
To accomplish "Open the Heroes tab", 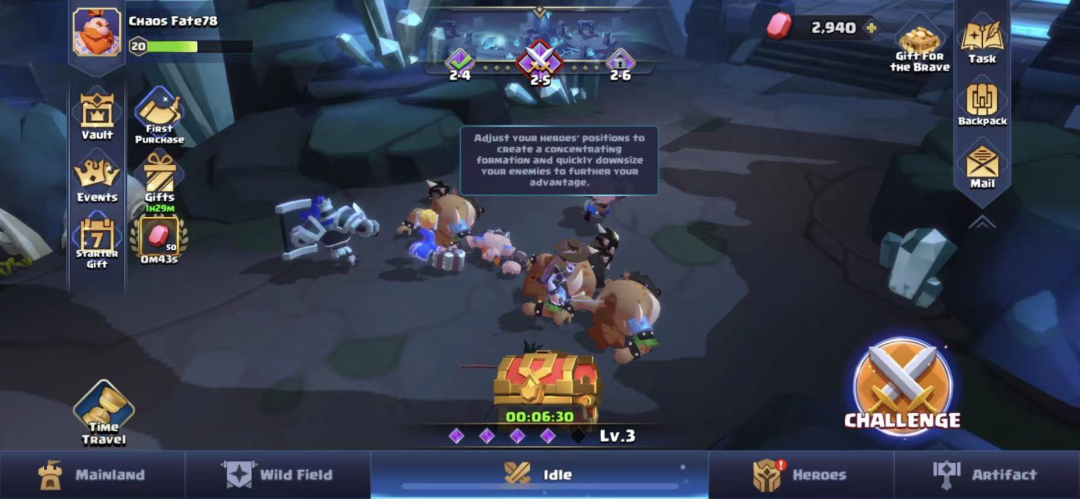I will click(801, 475).
